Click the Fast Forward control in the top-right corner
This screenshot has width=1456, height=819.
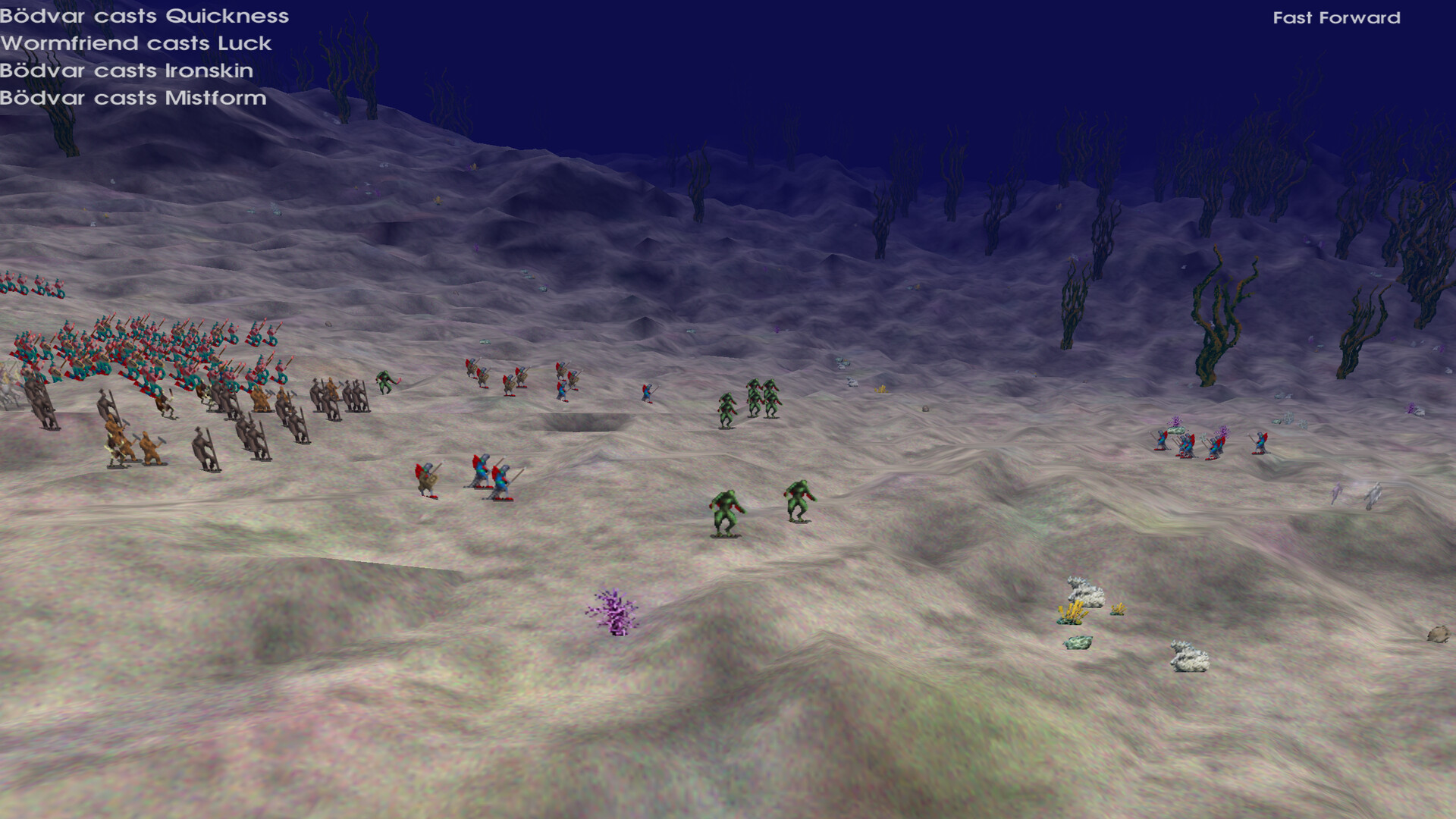1337,18
